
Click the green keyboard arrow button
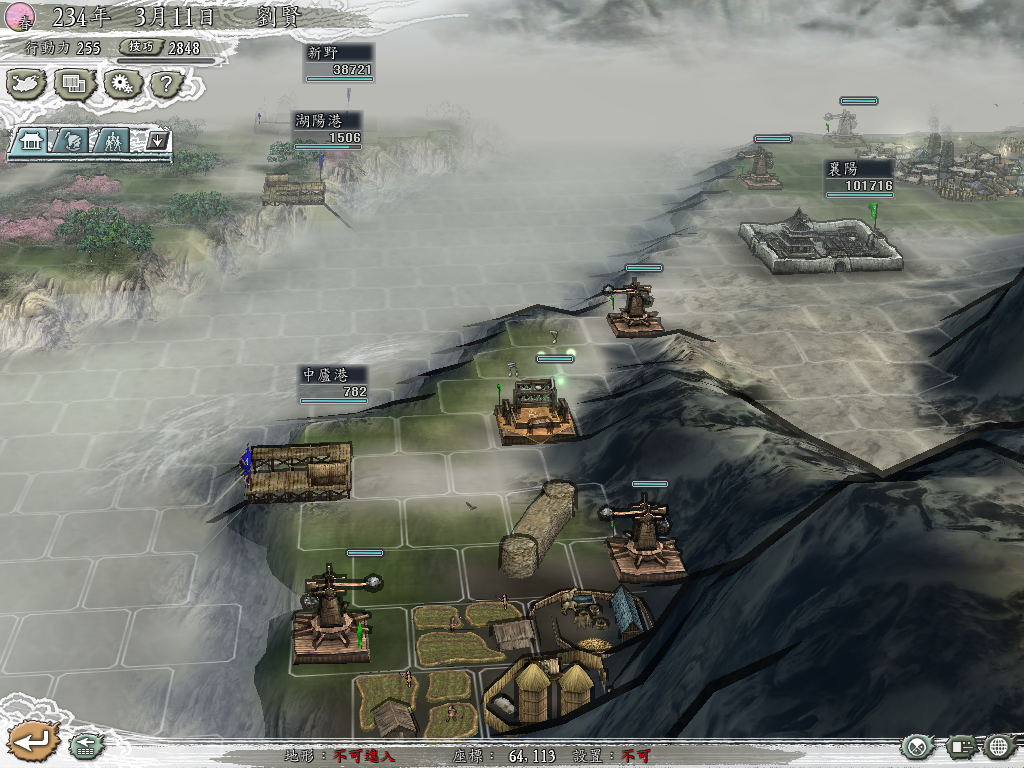point(84,745)
